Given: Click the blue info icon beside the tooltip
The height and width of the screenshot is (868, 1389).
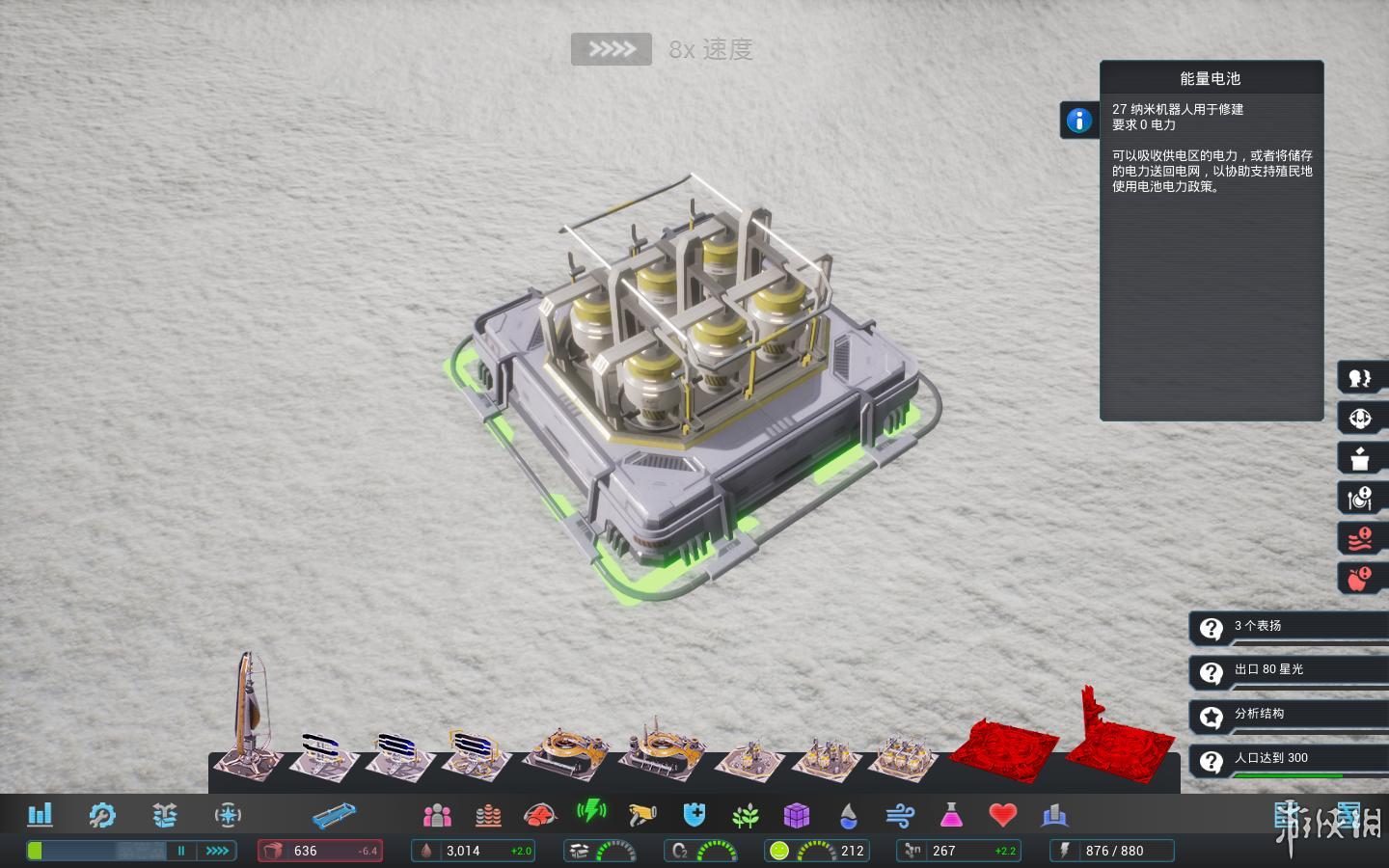Looking at the screenshot, I should tap(1079, 121).
